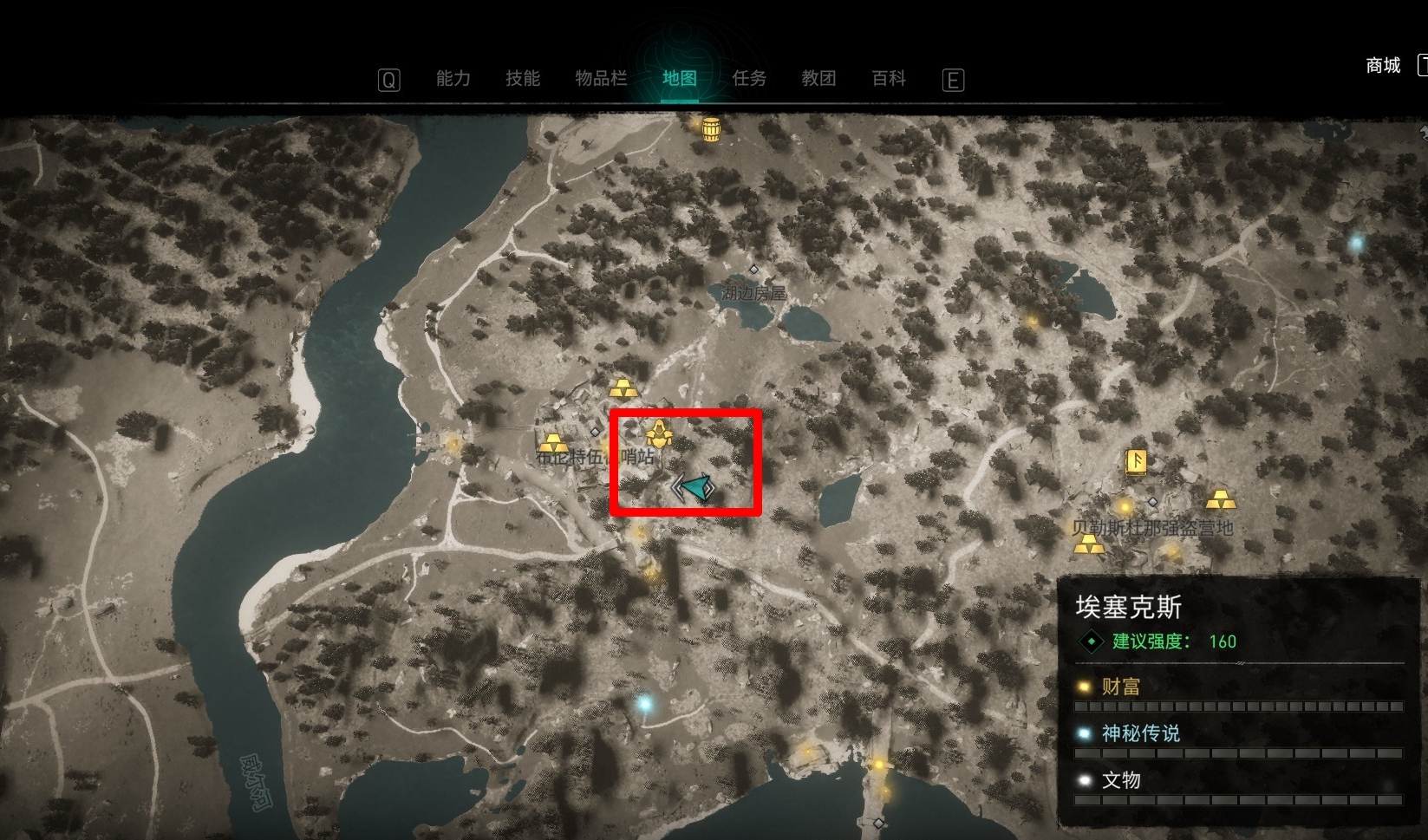Viewport: 1428px width, 840px height.
Task: Switch to the 能力 tab
Action: (x=453, y=79)
